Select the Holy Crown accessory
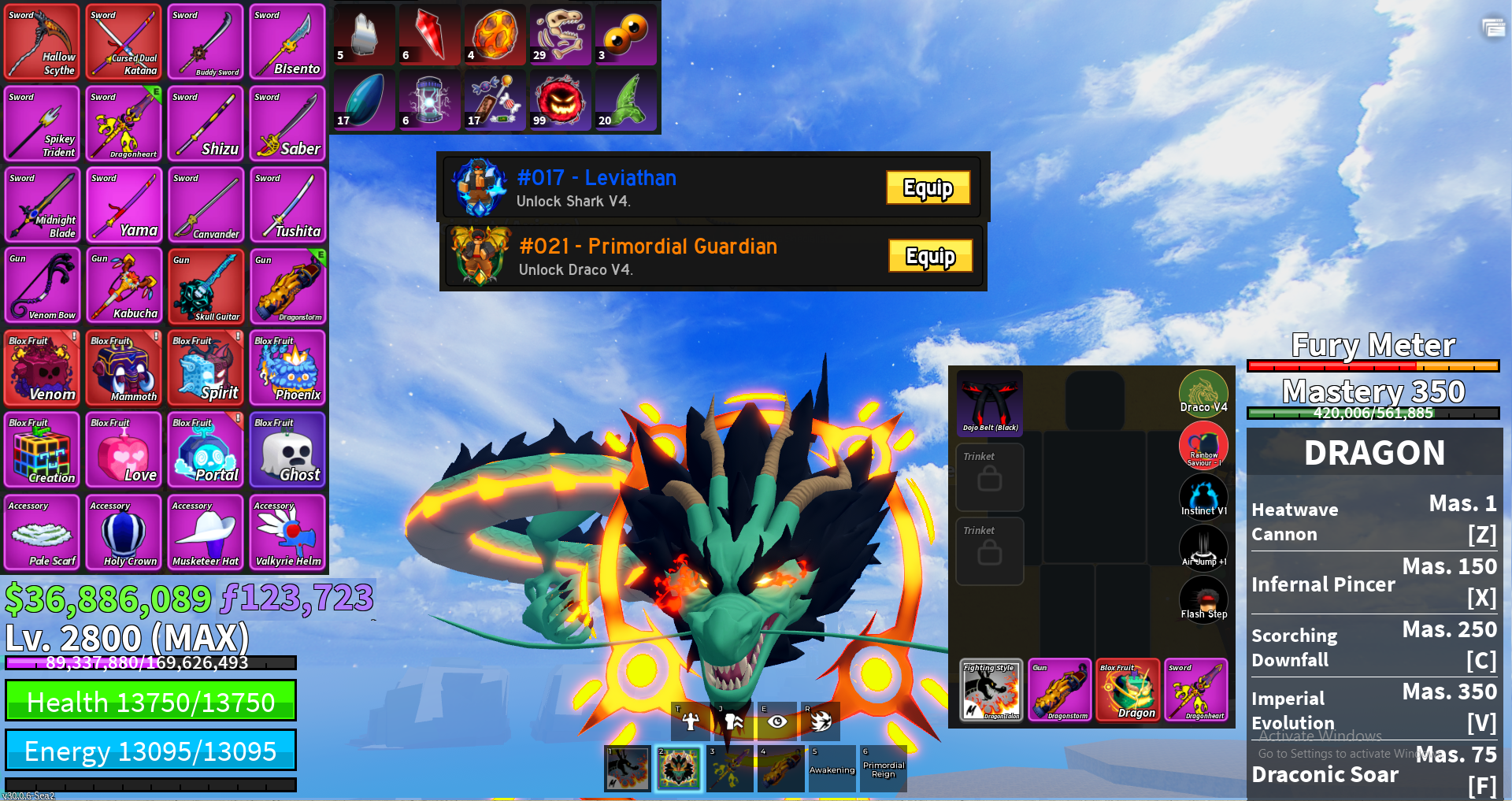 coord(124,532)
